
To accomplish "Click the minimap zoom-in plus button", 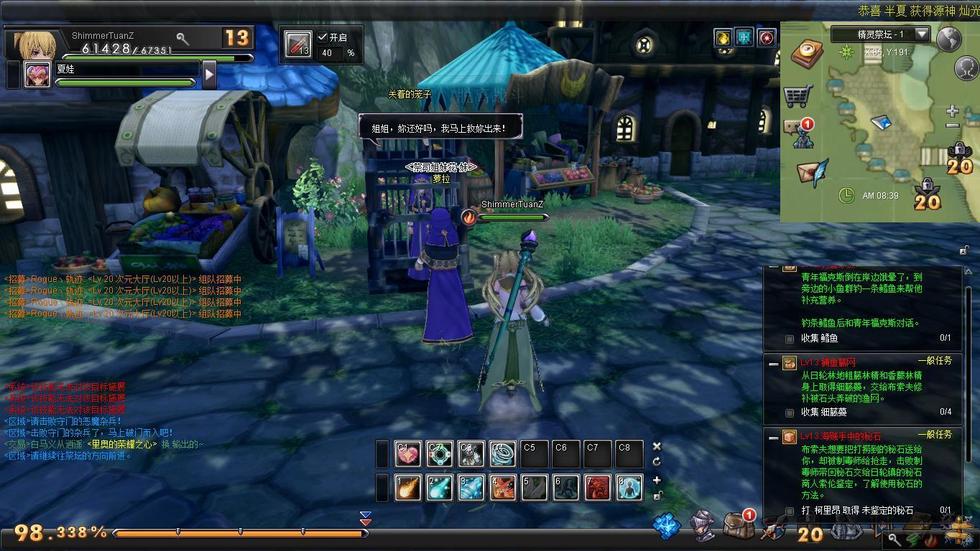I will pos(952,112).
